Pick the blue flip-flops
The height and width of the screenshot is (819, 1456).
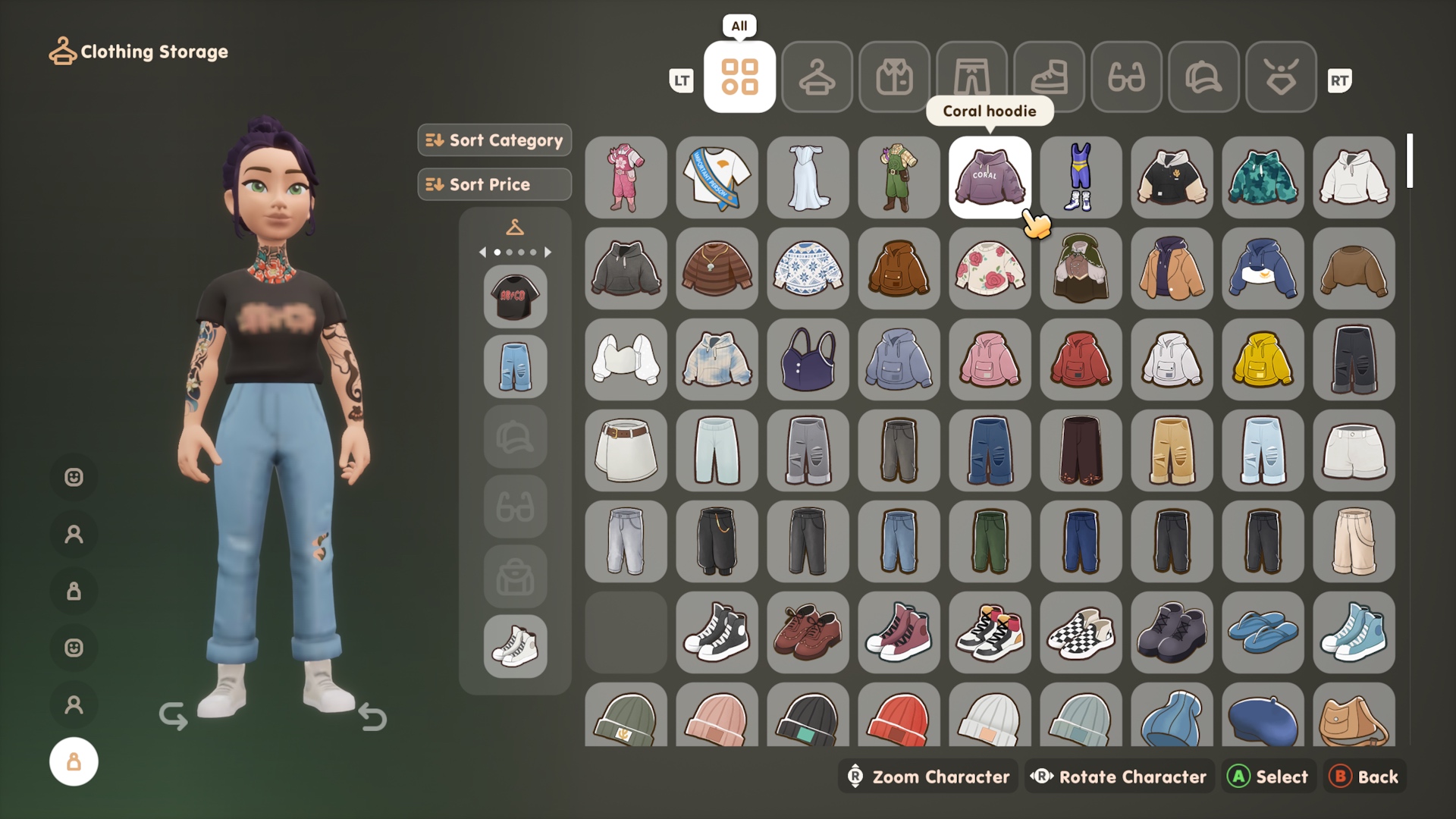click(1263, 632)
